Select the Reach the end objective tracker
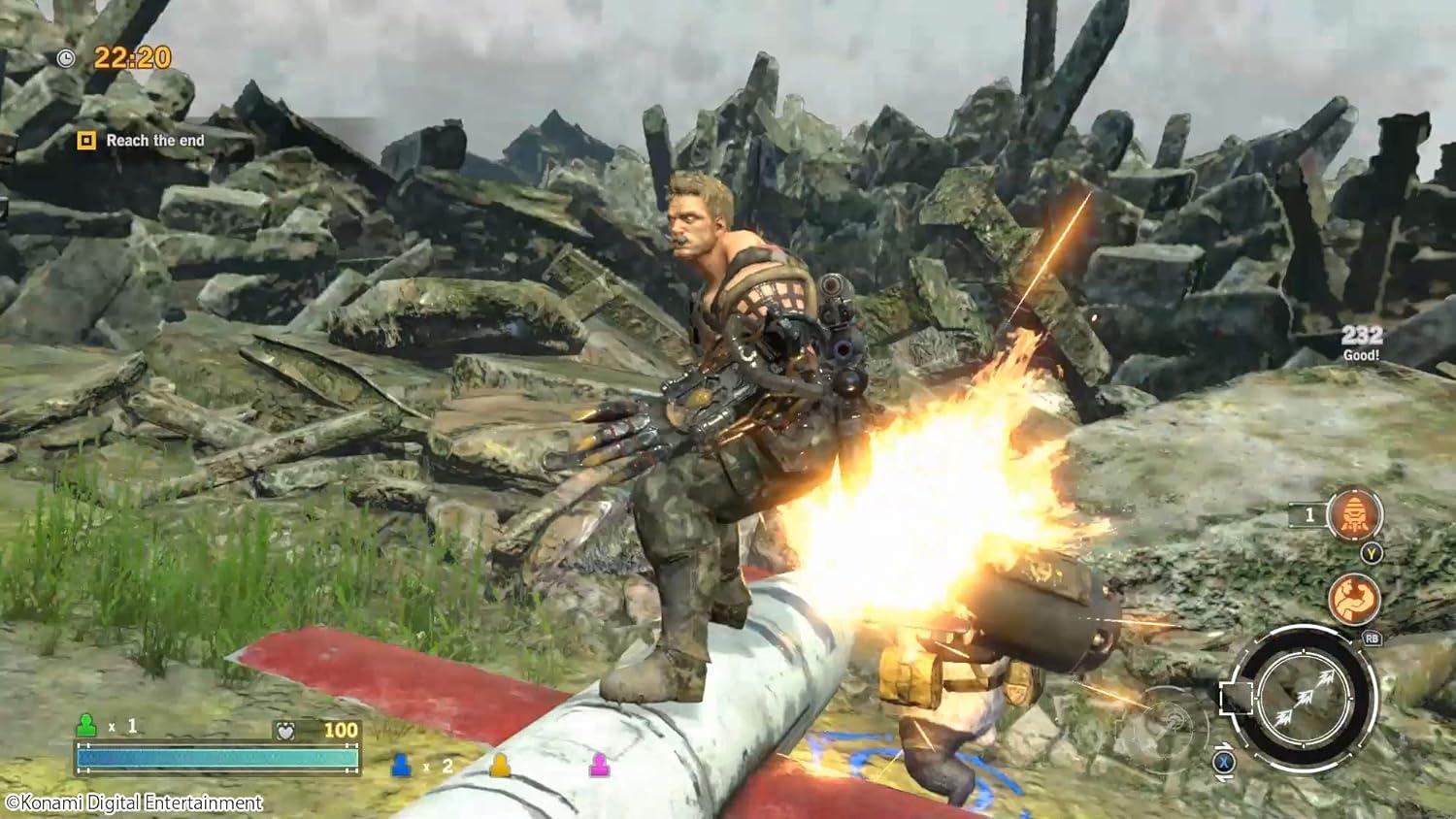 [x=143, y=141]
